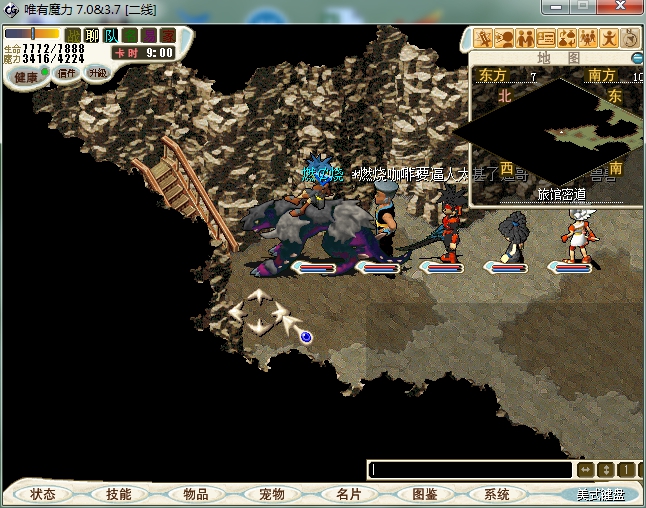This screenshot has height=508, width=646.
Task: Open the 名片 name card menu
Action: coord(348,494)
